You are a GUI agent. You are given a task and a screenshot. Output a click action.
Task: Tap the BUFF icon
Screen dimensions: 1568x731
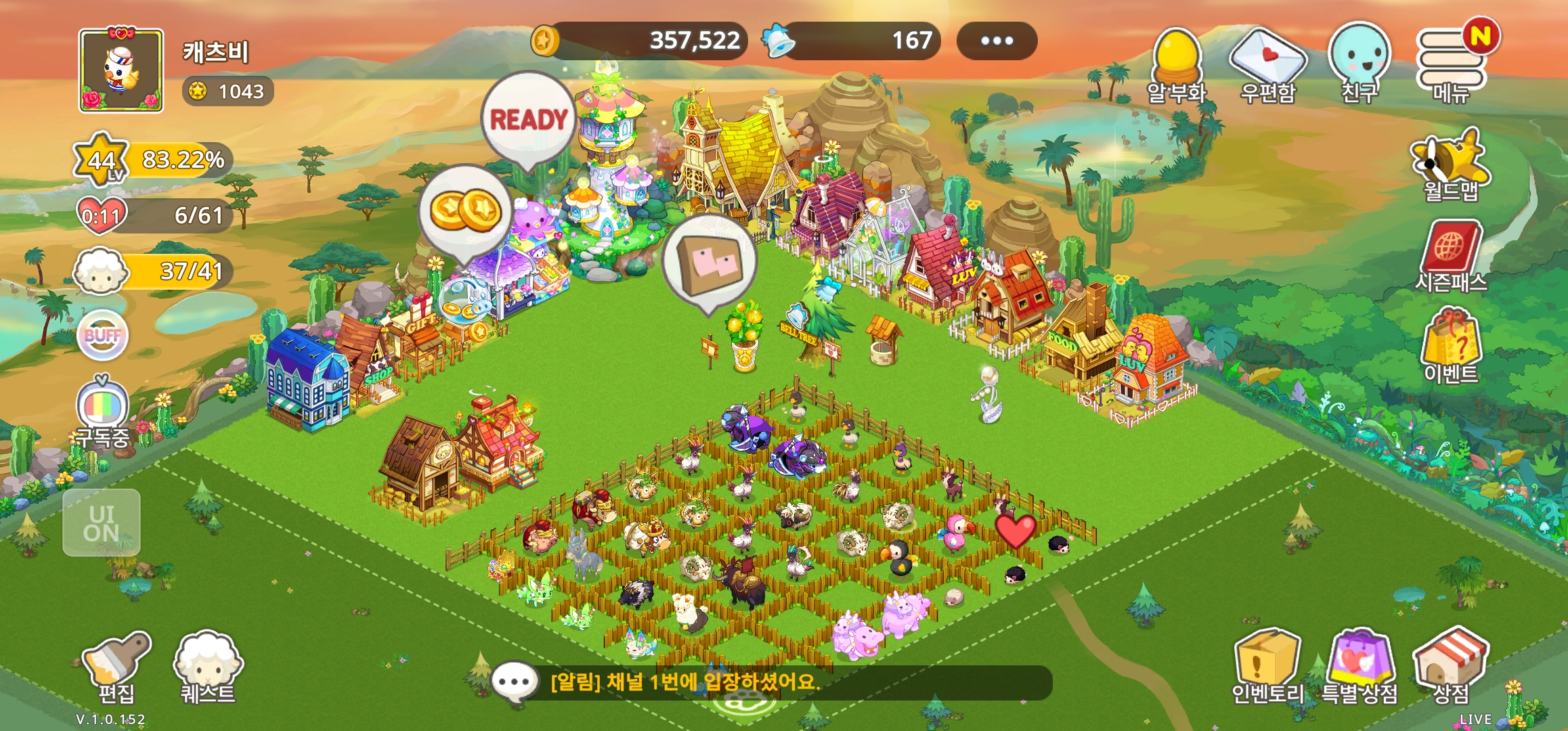click(x=102, y=335)
